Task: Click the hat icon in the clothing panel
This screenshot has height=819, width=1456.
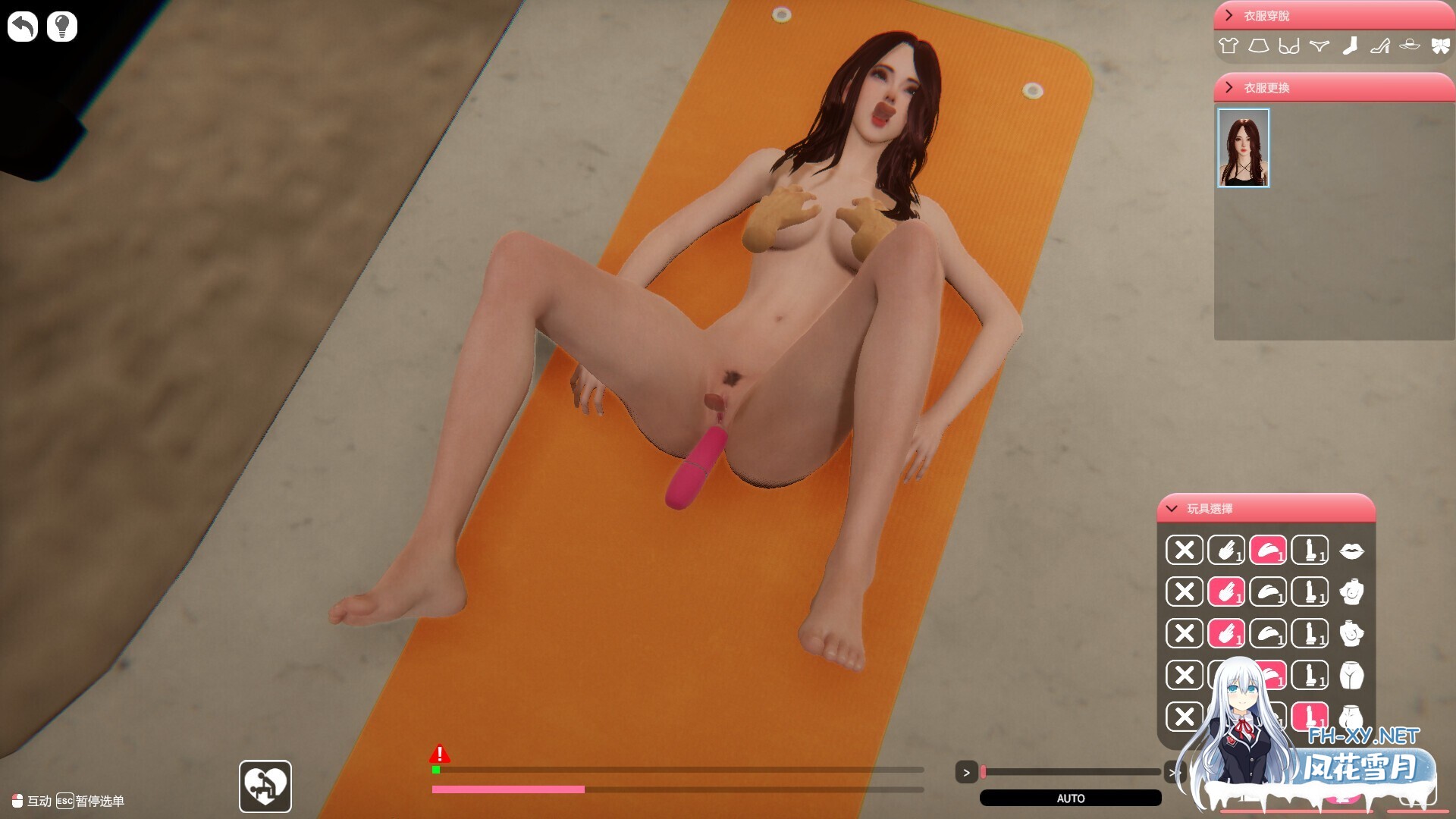Action: tap(1410, 45)
